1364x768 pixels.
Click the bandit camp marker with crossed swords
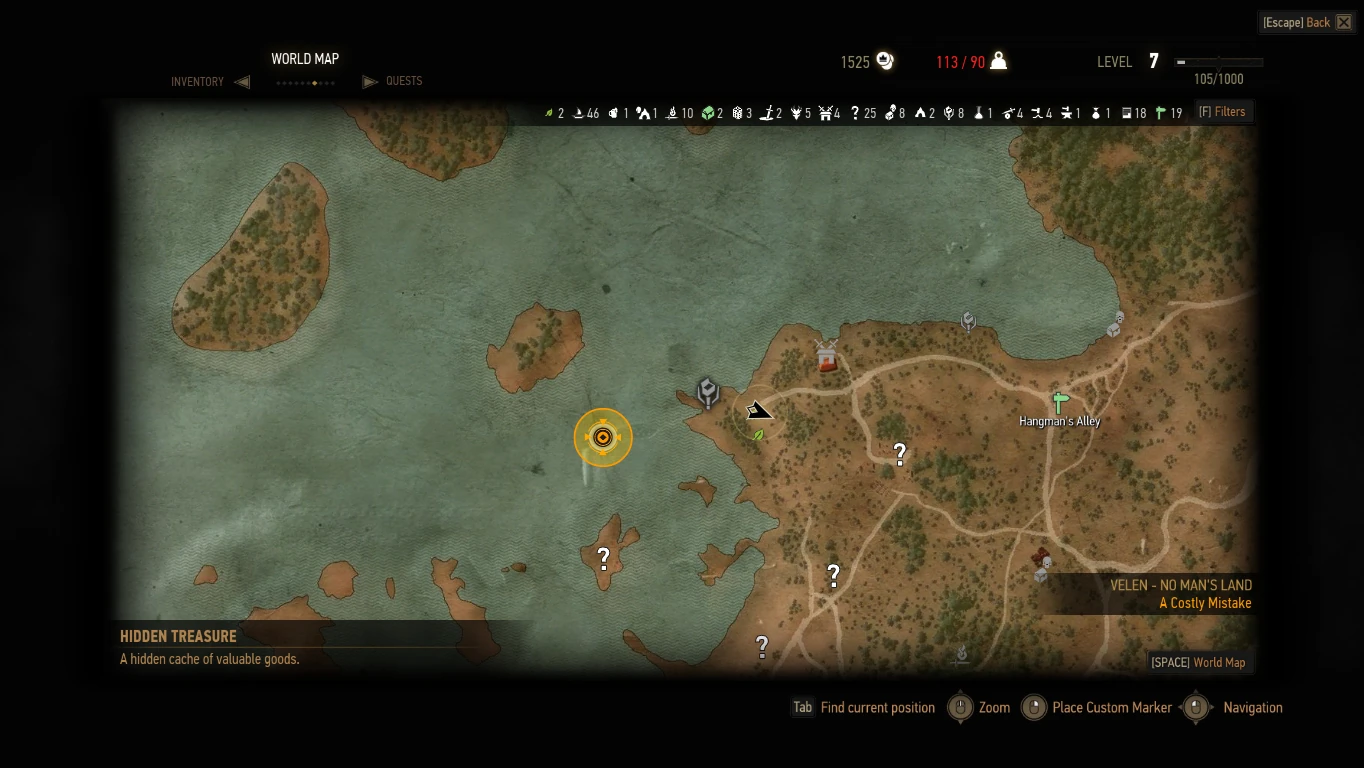(x=826, y=355)
